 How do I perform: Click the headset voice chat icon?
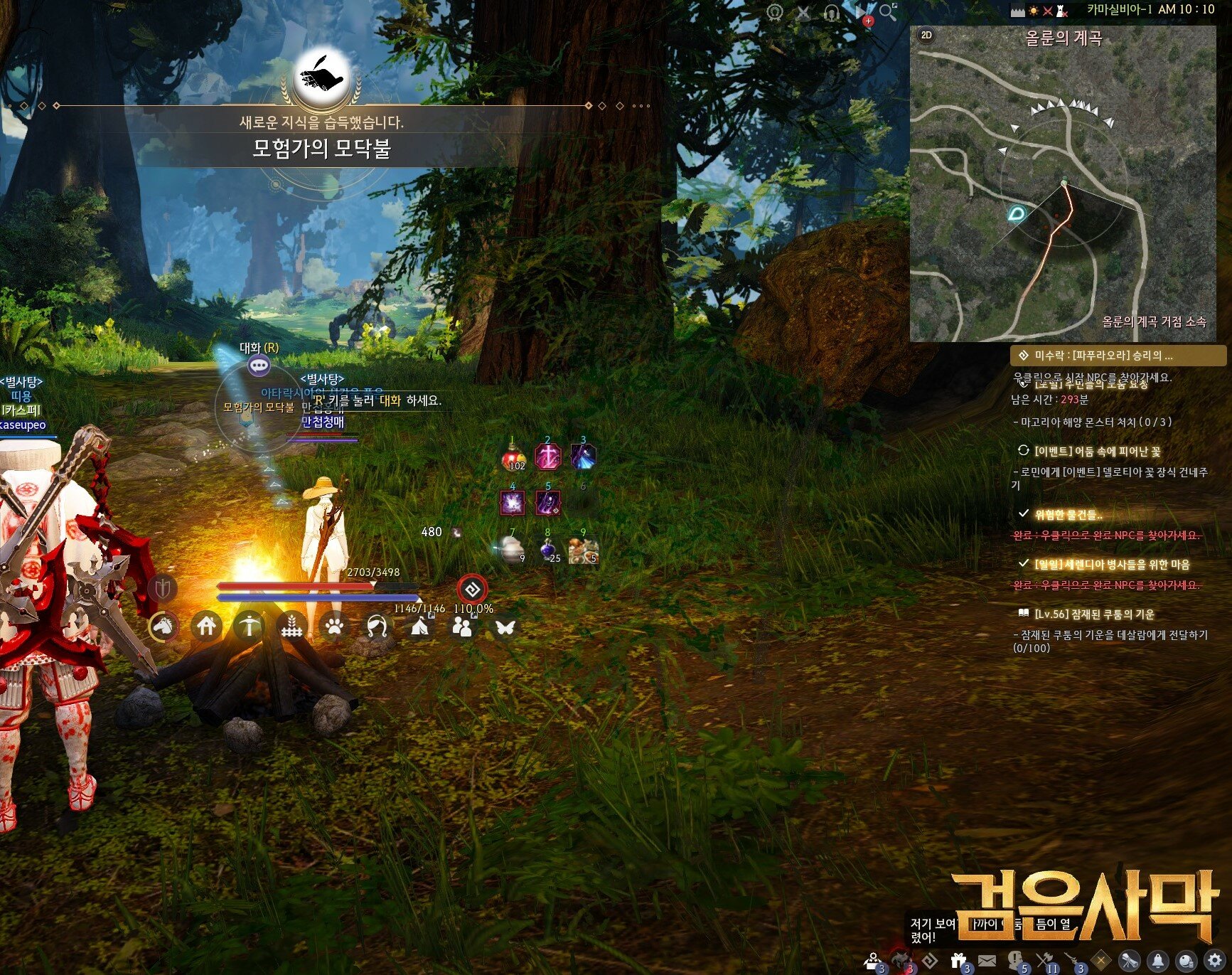pos(831,13)
